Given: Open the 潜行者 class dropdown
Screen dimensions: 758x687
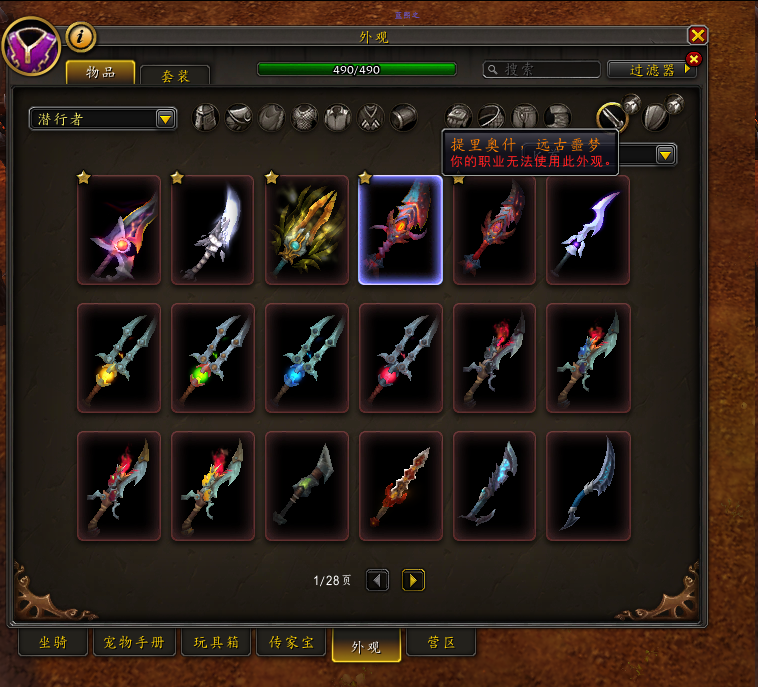Looking at the screenshot, I should (x=103, y=119).
